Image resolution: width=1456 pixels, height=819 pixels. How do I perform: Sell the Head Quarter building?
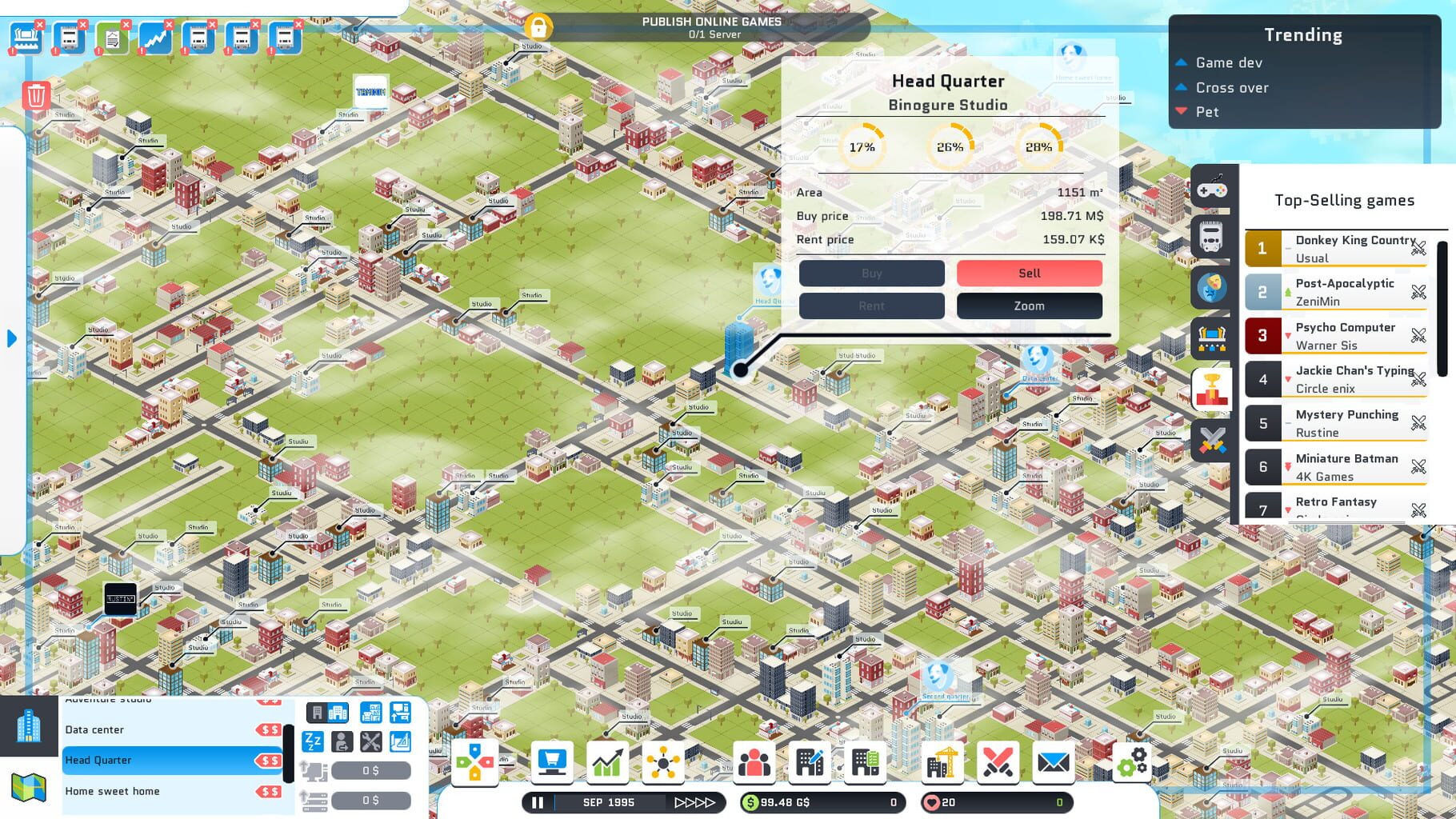pos(1029,273)
